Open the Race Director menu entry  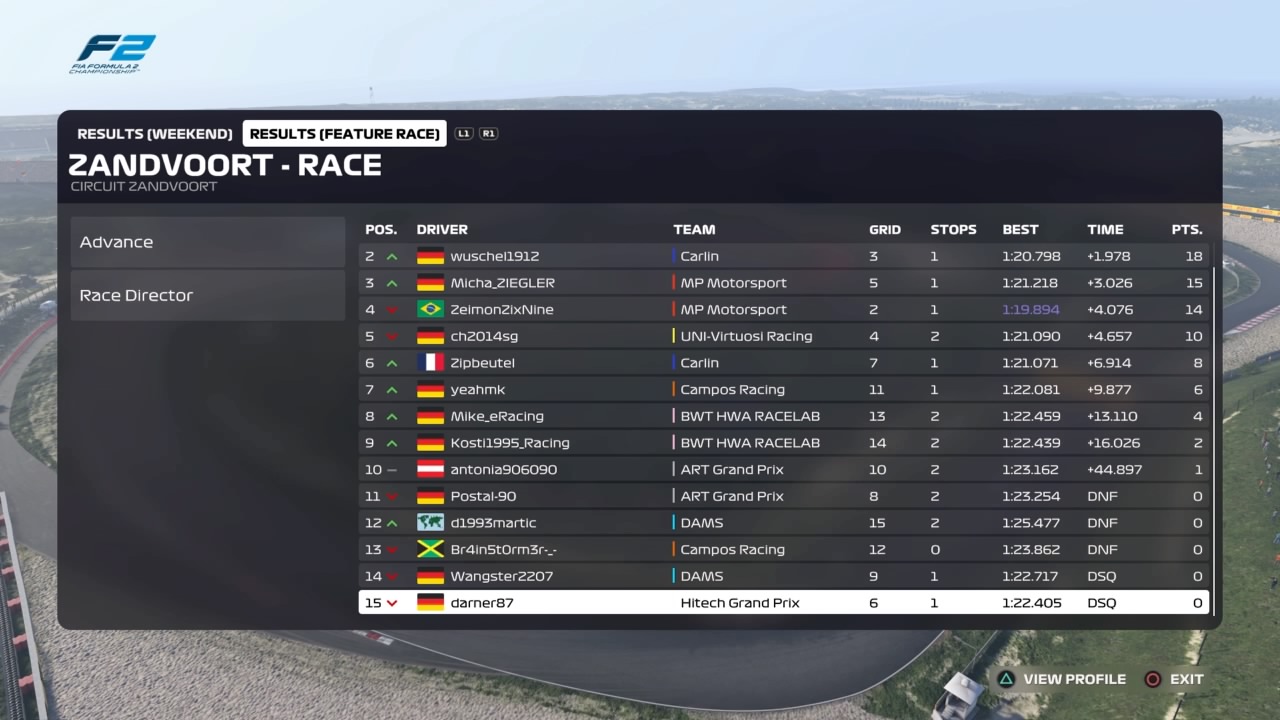[x=207, y=295]
